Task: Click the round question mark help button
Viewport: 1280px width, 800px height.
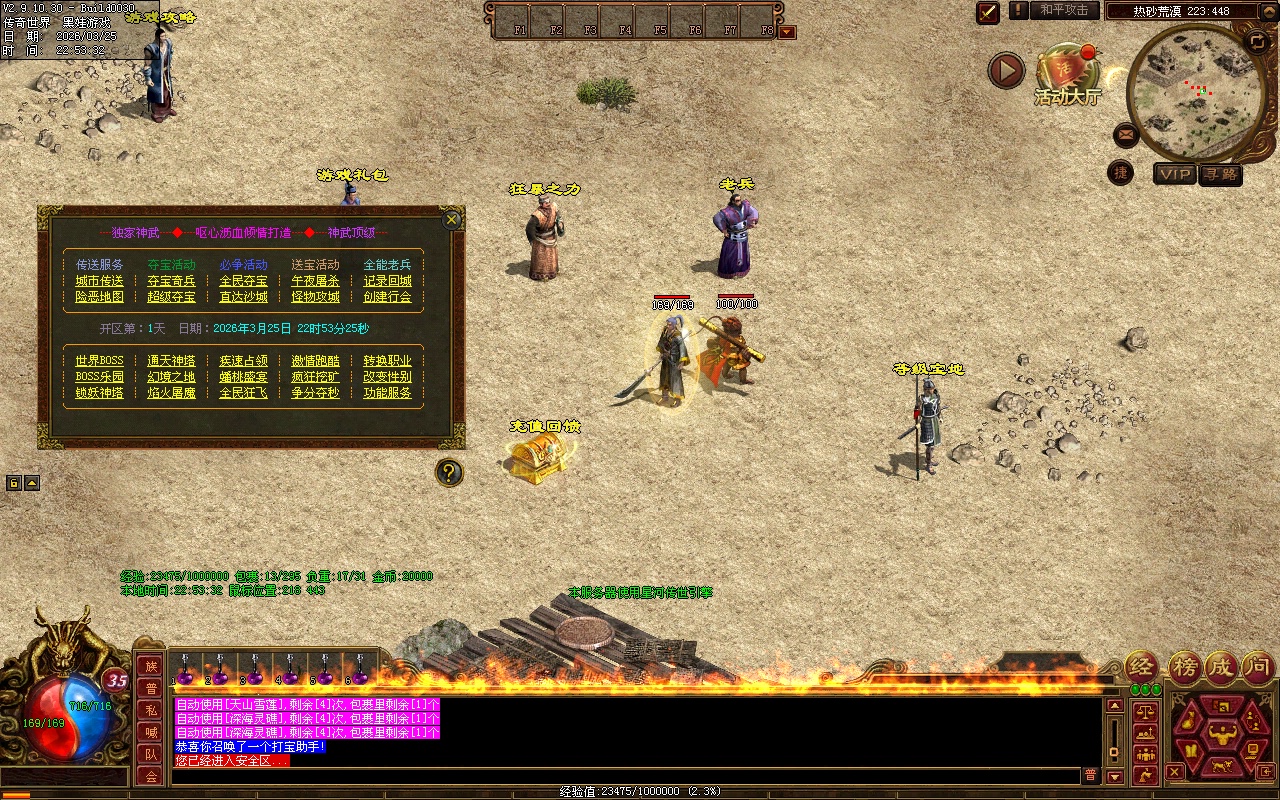Action: point(450,472)
